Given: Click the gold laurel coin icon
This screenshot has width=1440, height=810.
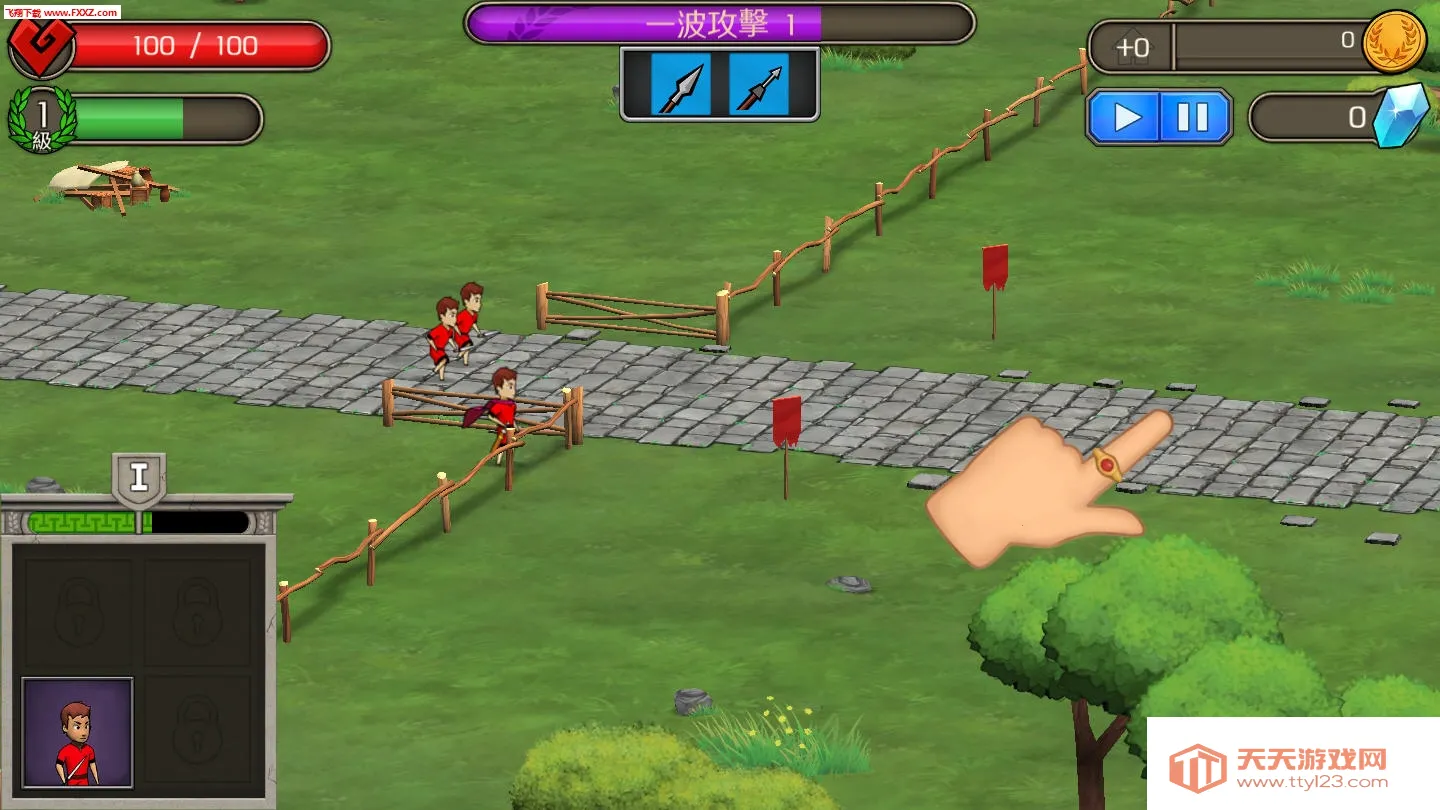Looking at the screenshot, I should pyautogui.click(x=1394, y=42).
